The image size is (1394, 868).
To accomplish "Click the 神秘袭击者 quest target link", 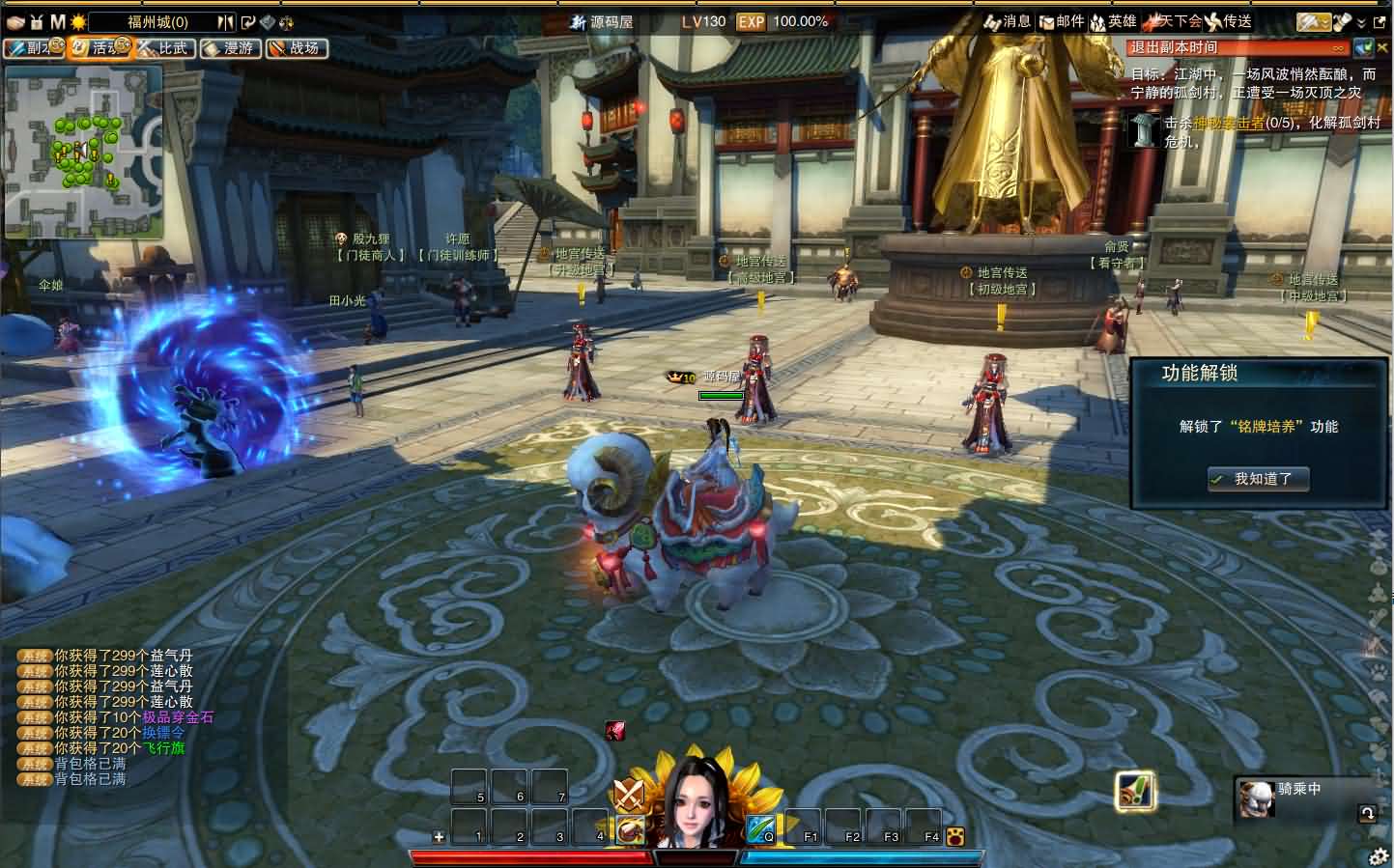I will tap(1228, 124).
